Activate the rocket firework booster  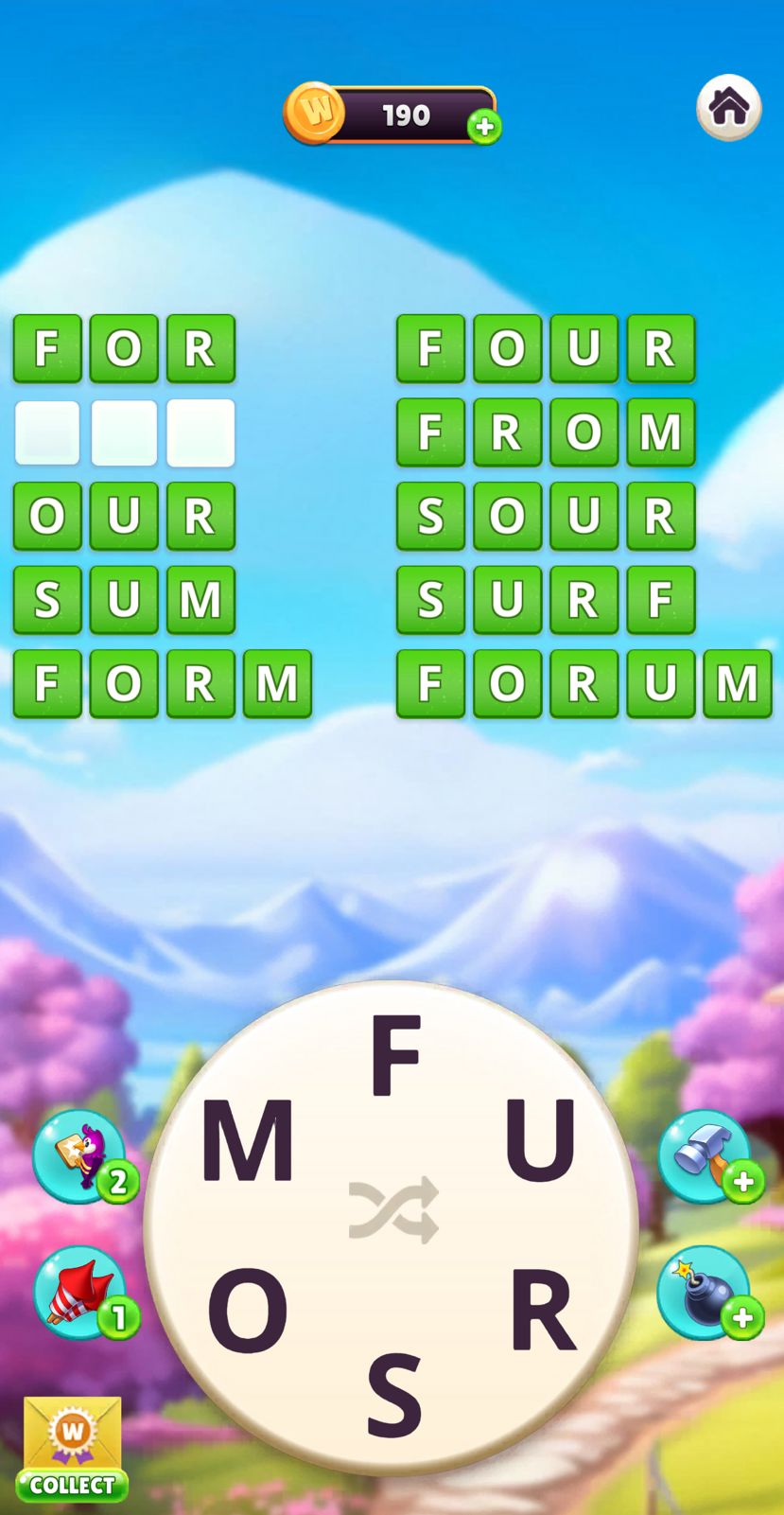click(79, 1292)
